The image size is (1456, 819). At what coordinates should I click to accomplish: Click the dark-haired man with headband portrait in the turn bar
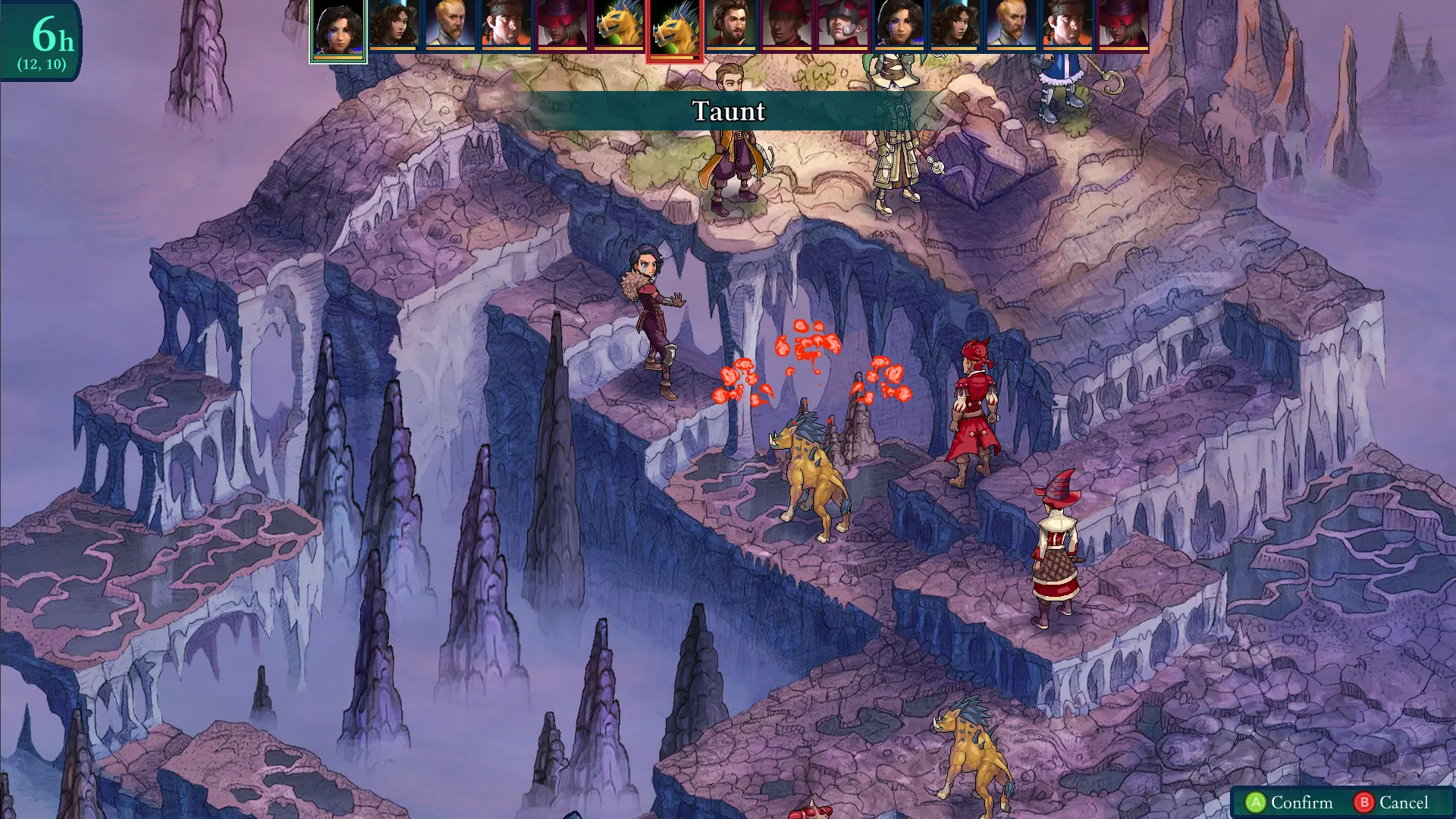coord(505,27)
